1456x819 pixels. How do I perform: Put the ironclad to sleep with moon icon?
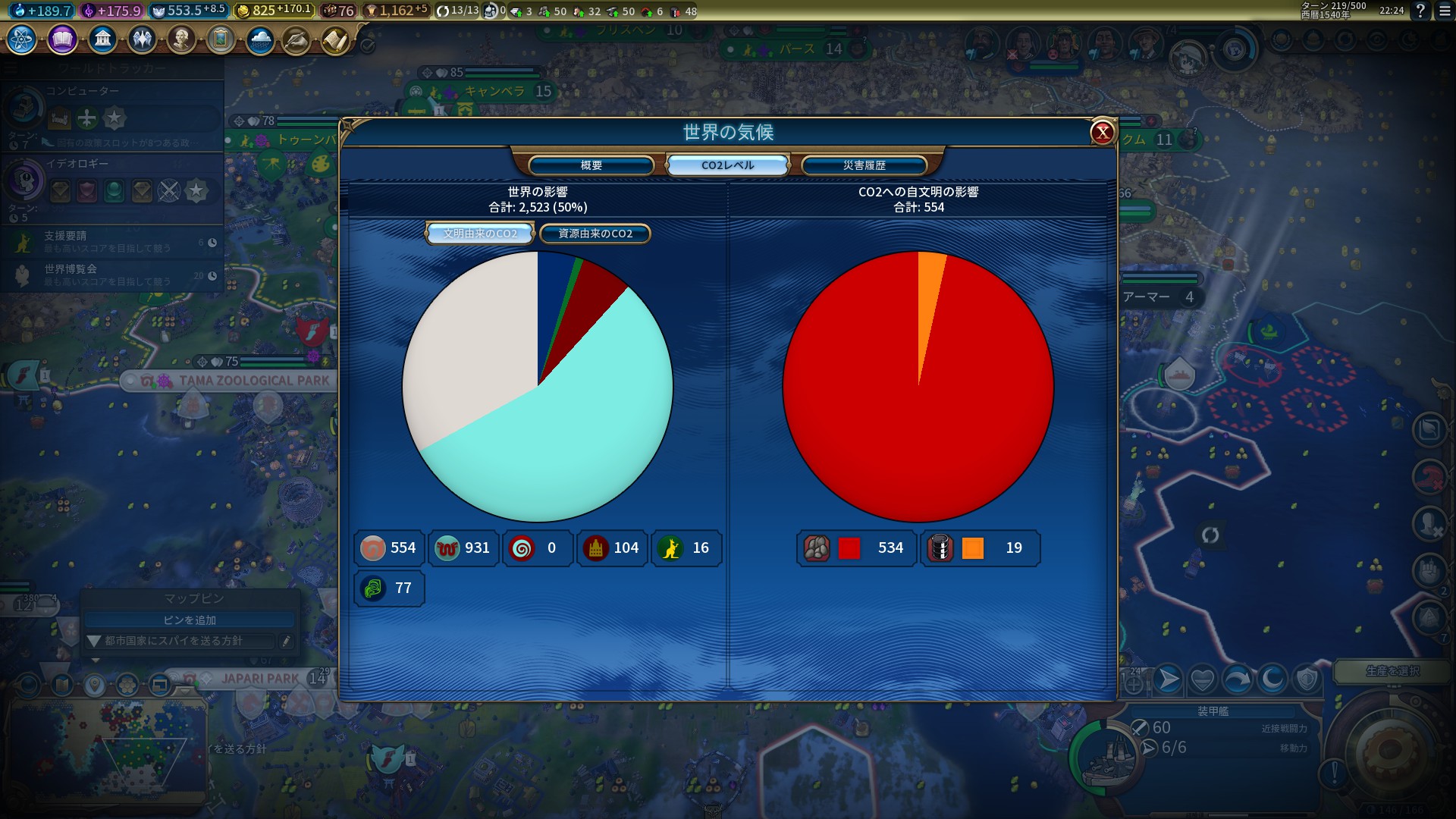[x=1272, y=680]
